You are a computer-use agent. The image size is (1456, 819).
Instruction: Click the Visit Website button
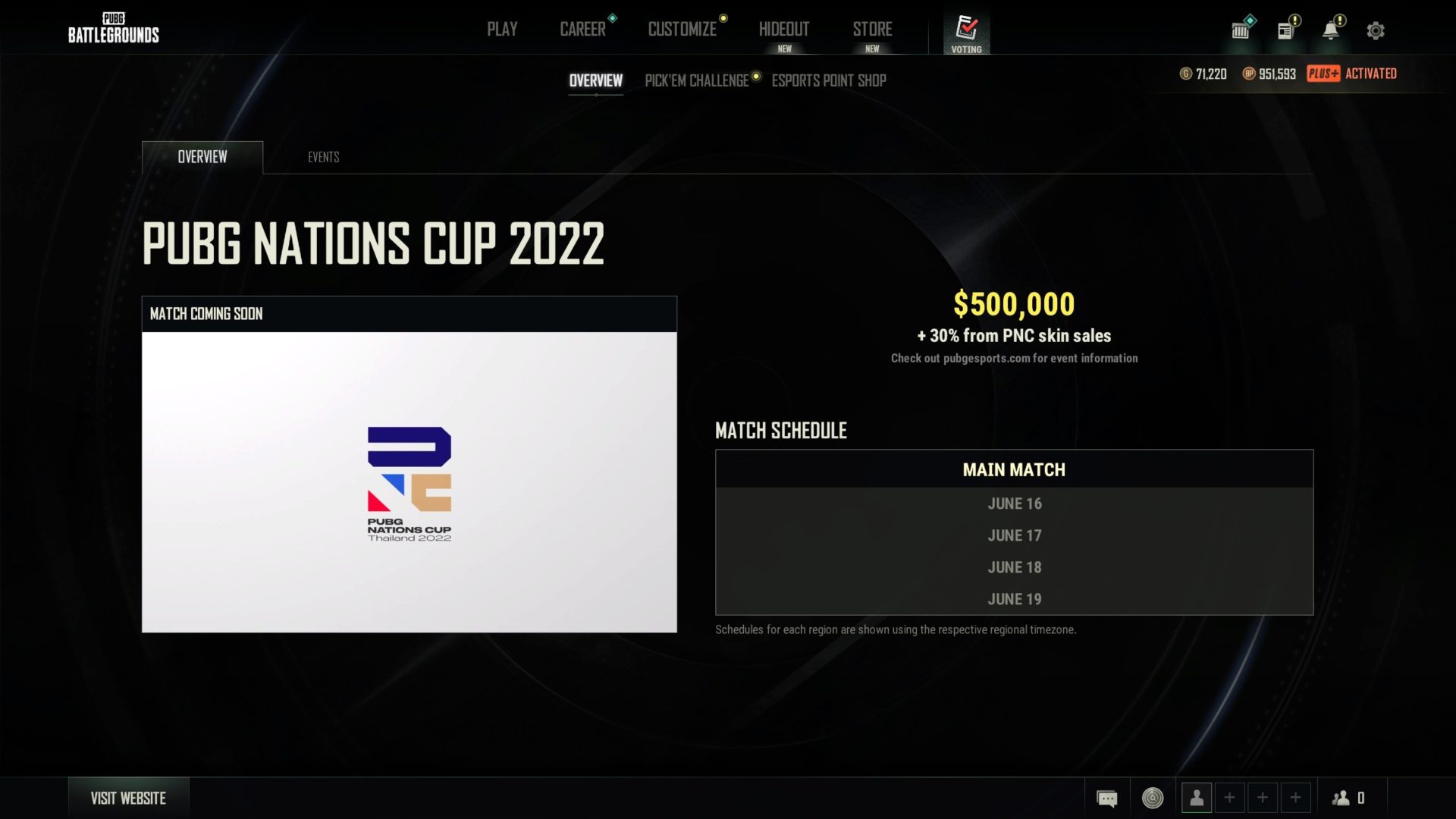(x=128, y=798)
